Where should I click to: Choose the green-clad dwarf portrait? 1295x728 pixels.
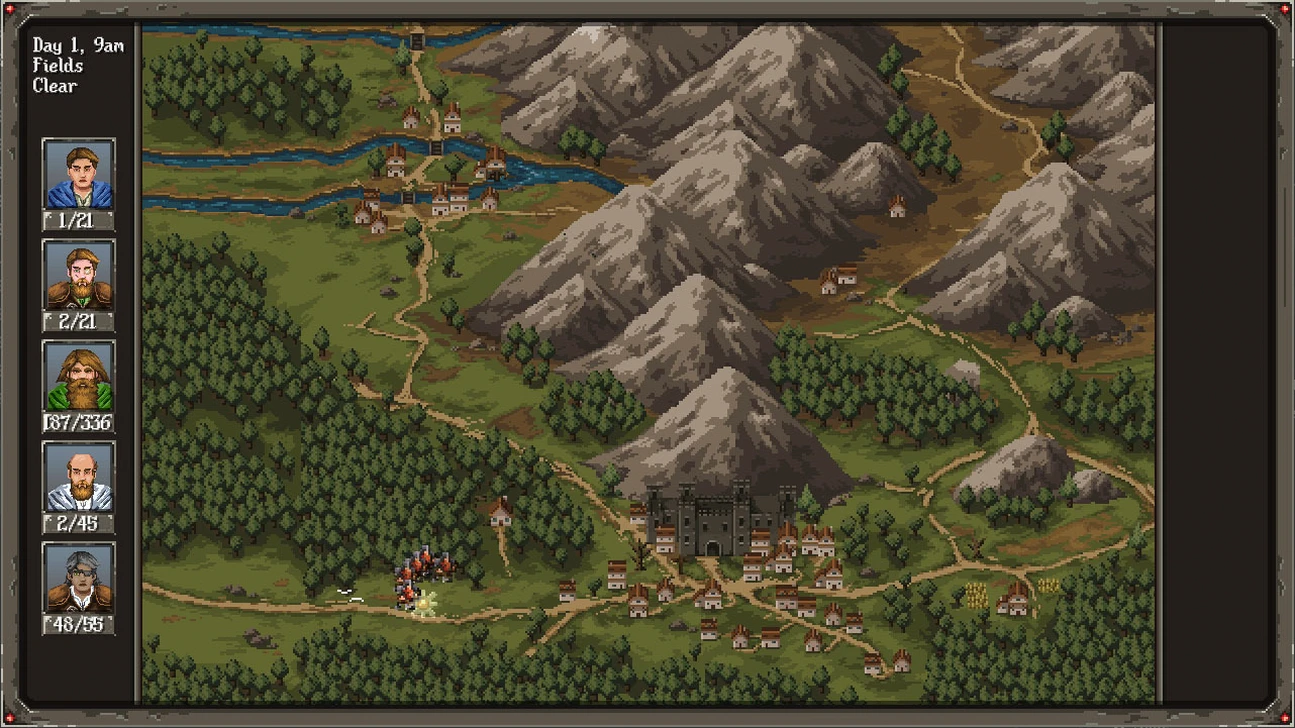pyautogui.click(x=78, y=377)
